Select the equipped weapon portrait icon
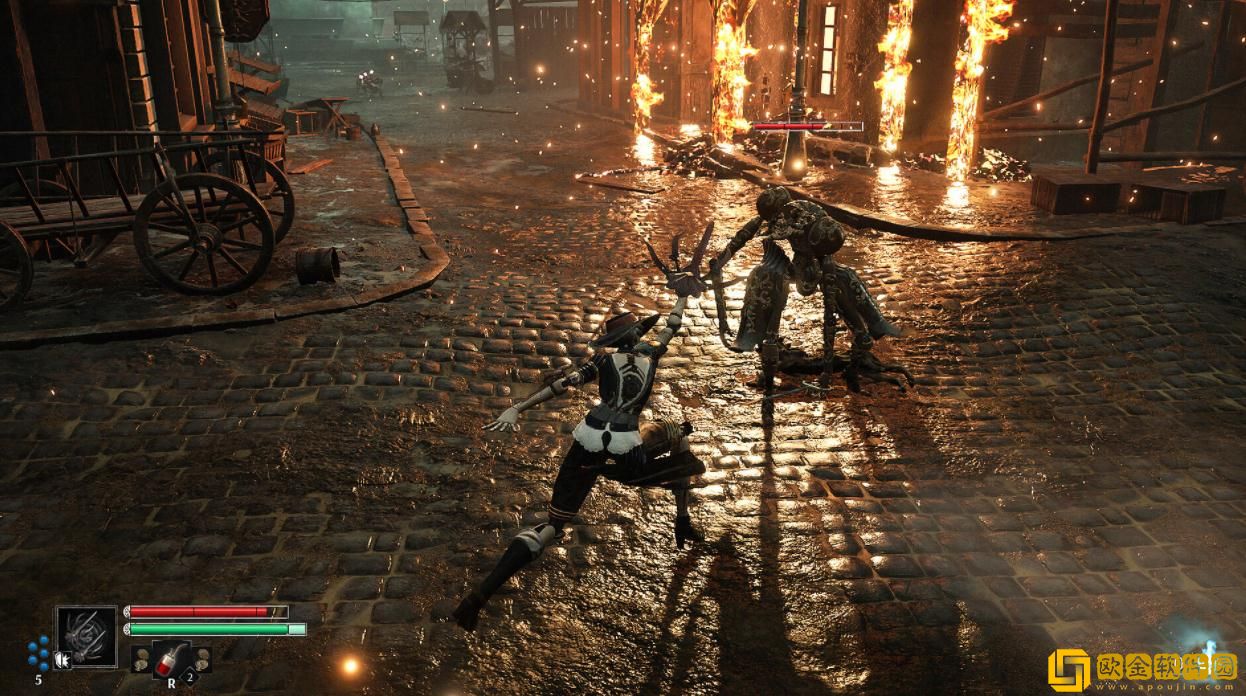1246x696 pixels. 86,636
